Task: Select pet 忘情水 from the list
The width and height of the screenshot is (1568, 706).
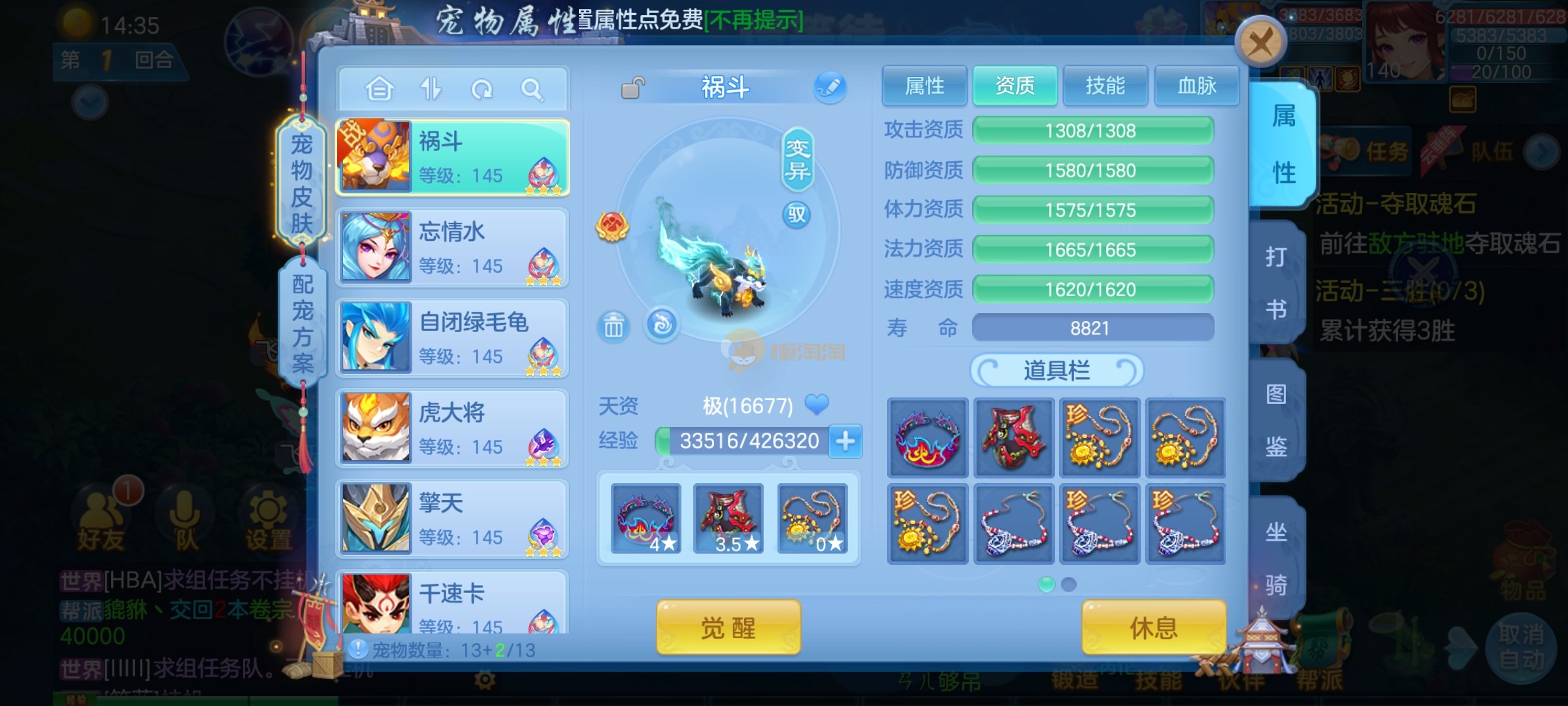Action: click(x=452, y=248)
